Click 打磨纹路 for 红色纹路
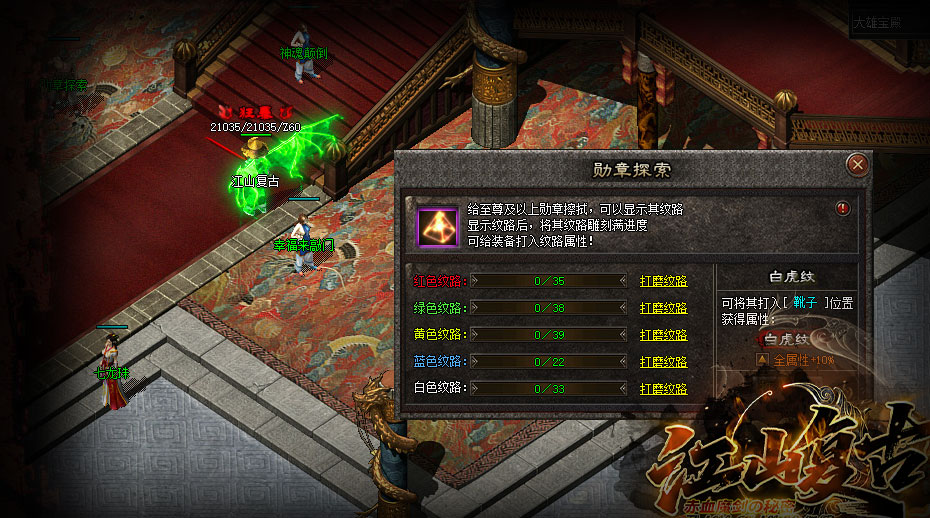This screenshot has width=930, height=518. click(x=663, y=281)
